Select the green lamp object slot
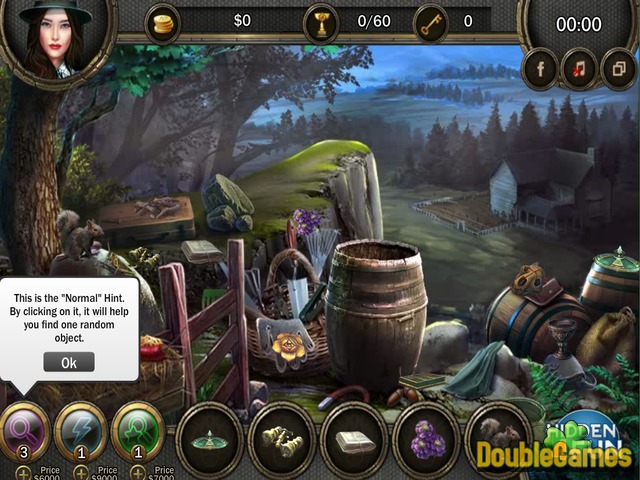The width and height of the screenshot is (640, 480). 210,437
